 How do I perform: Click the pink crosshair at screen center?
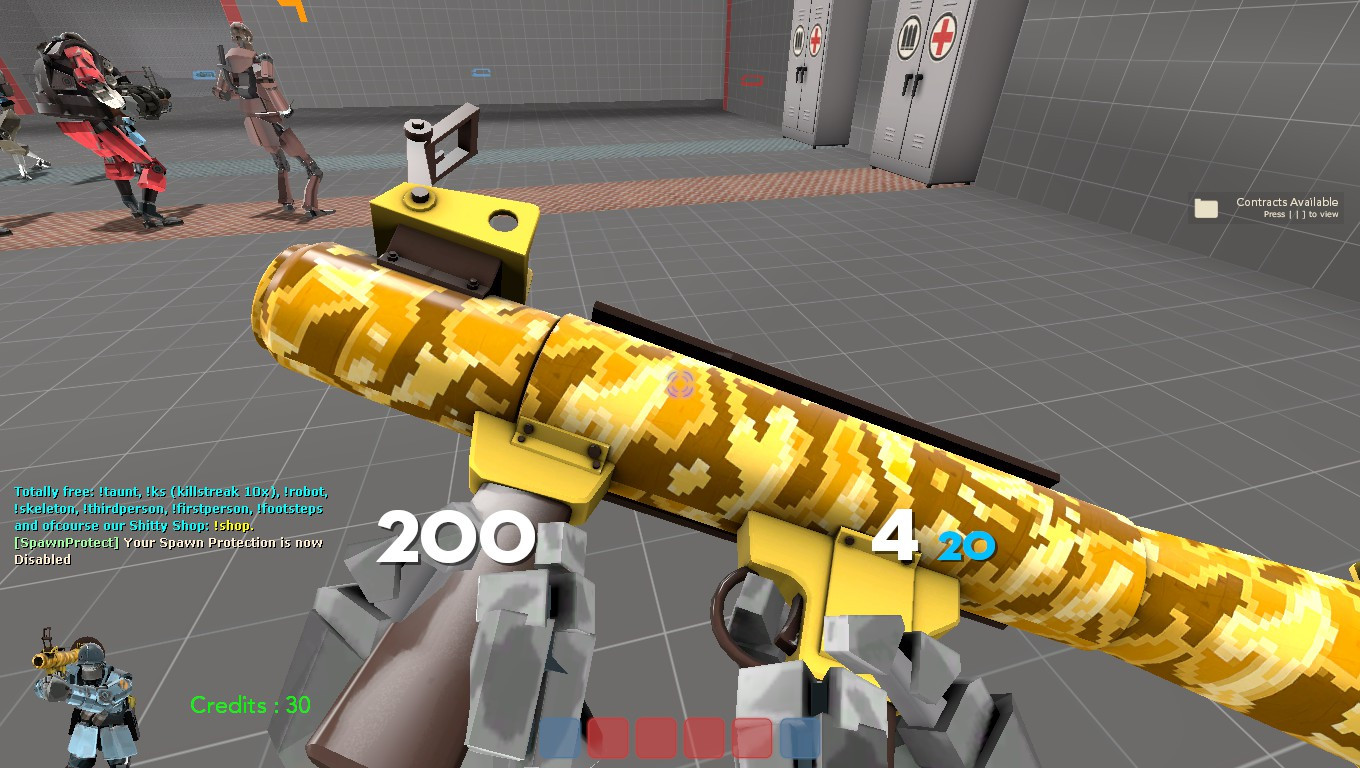coord(681,385)
